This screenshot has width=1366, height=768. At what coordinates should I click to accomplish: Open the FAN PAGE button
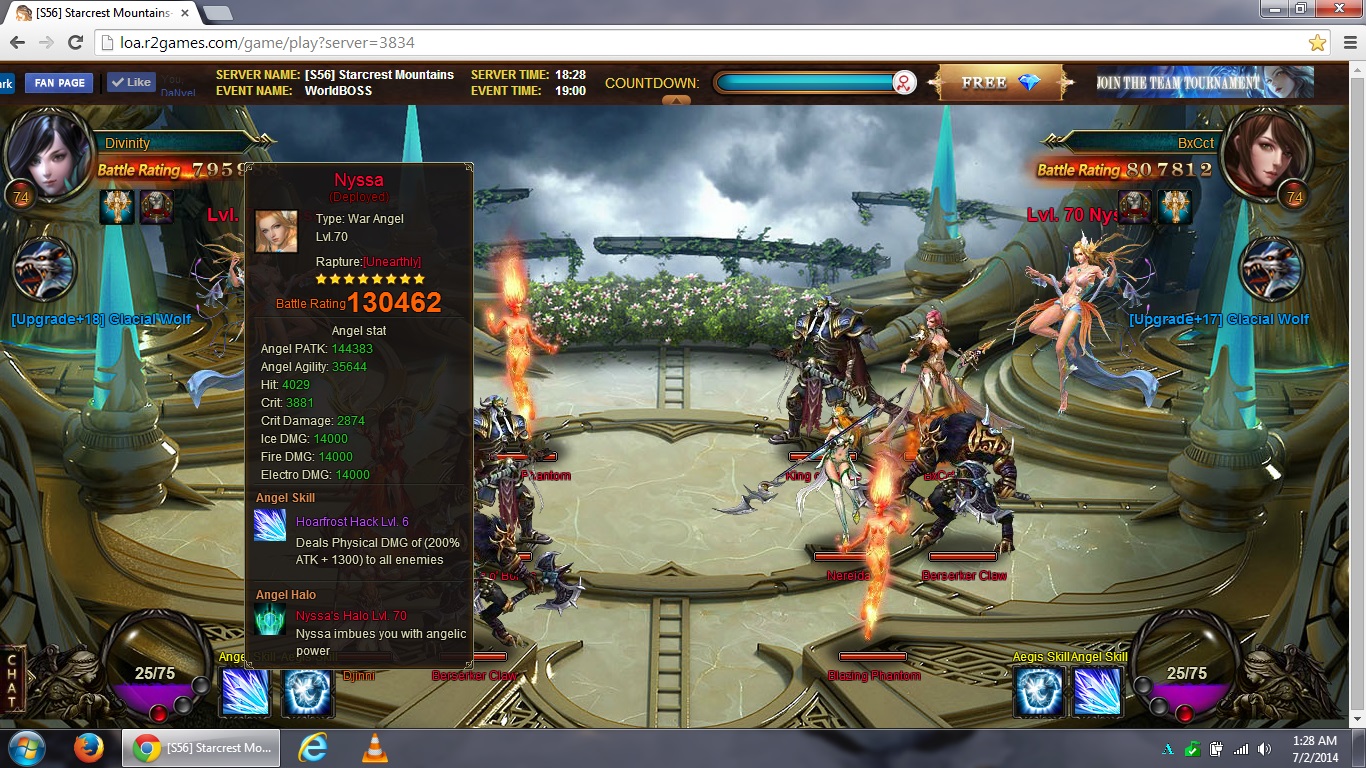click(x=59, y=83)
